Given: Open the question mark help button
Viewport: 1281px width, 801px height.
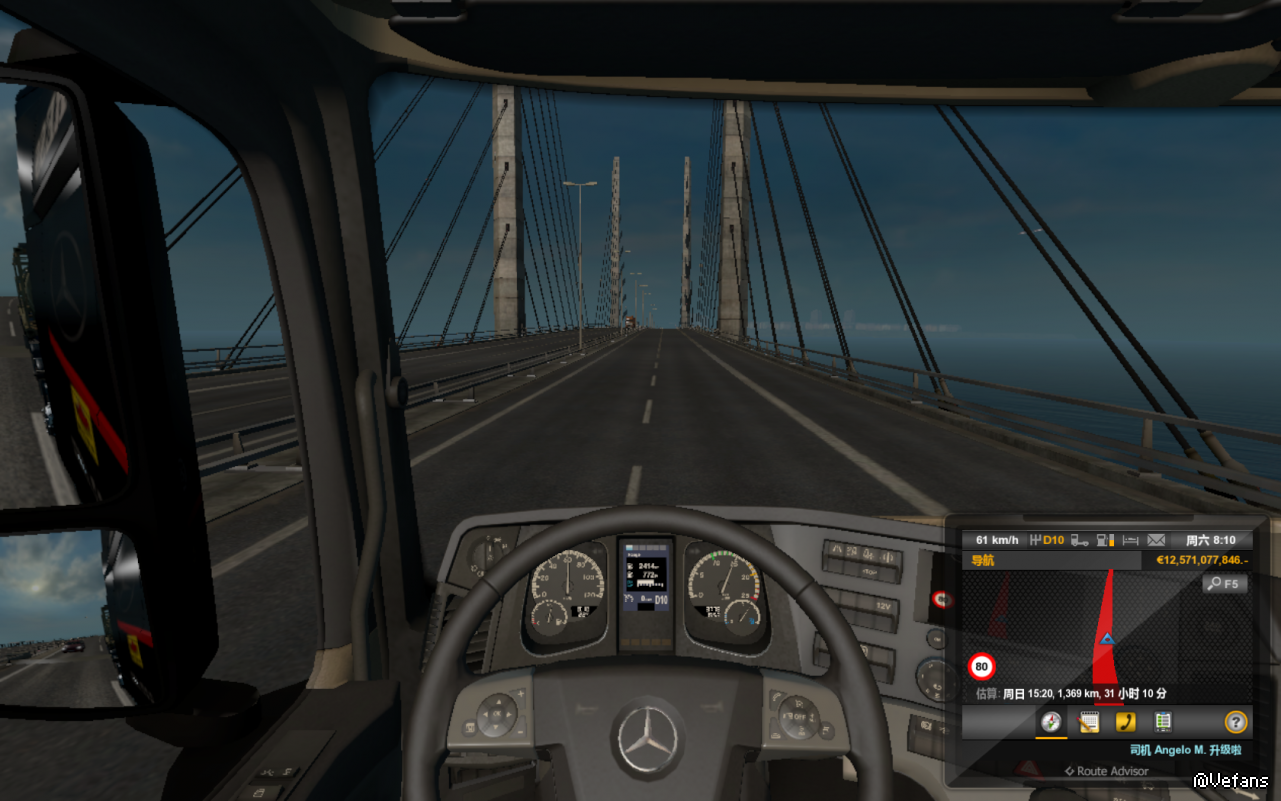Looking at the screenshot, I should click(1236, 722).
